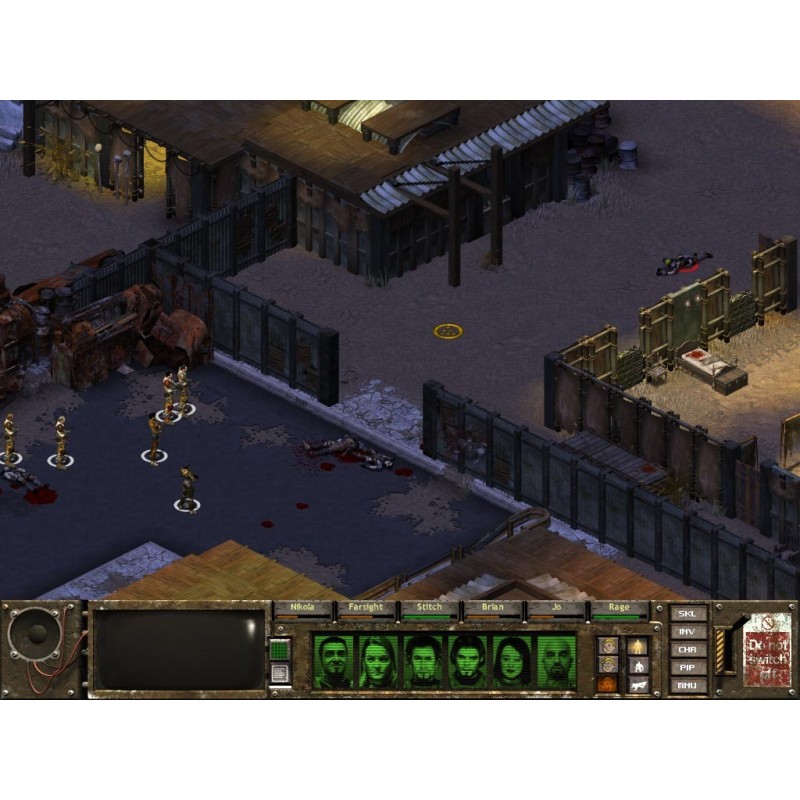Toggle the green grid map button
Image resolution: width=800 pixels, height=800 pixels.
coord(281,650)
